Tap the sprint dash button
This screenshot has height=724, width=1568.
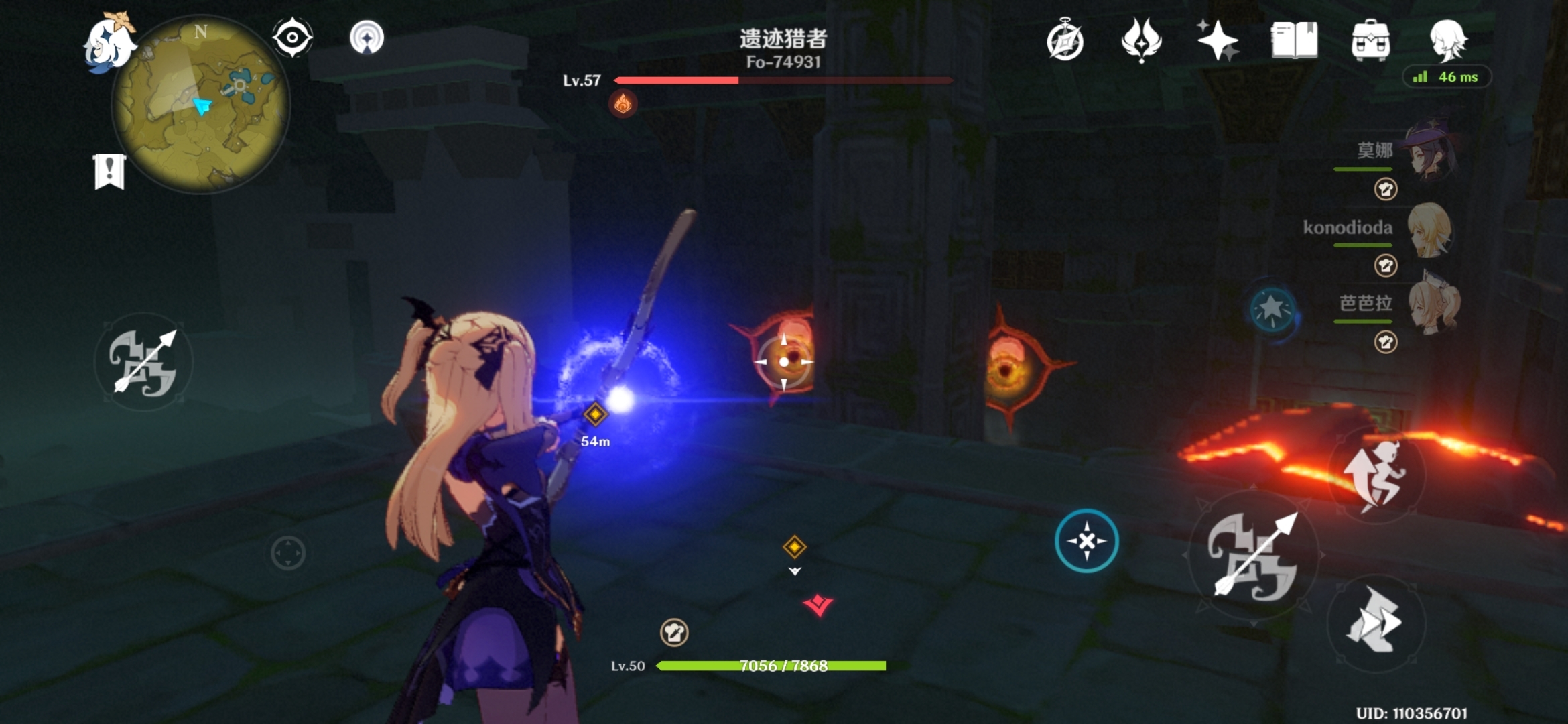coord(1376,622)
